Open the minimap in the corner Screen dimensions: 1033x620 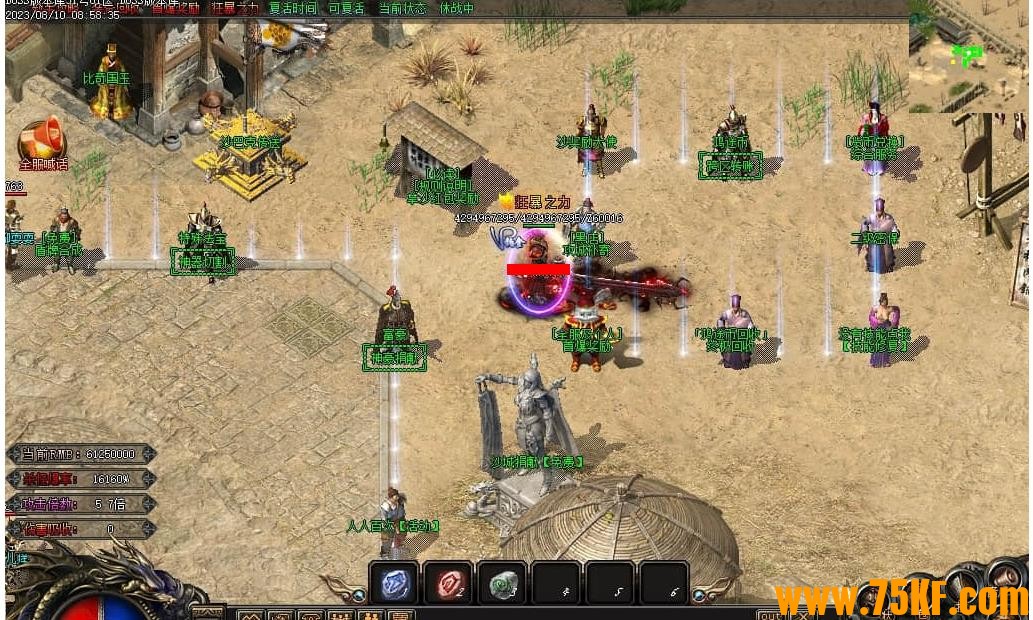[x=968, y=57]
